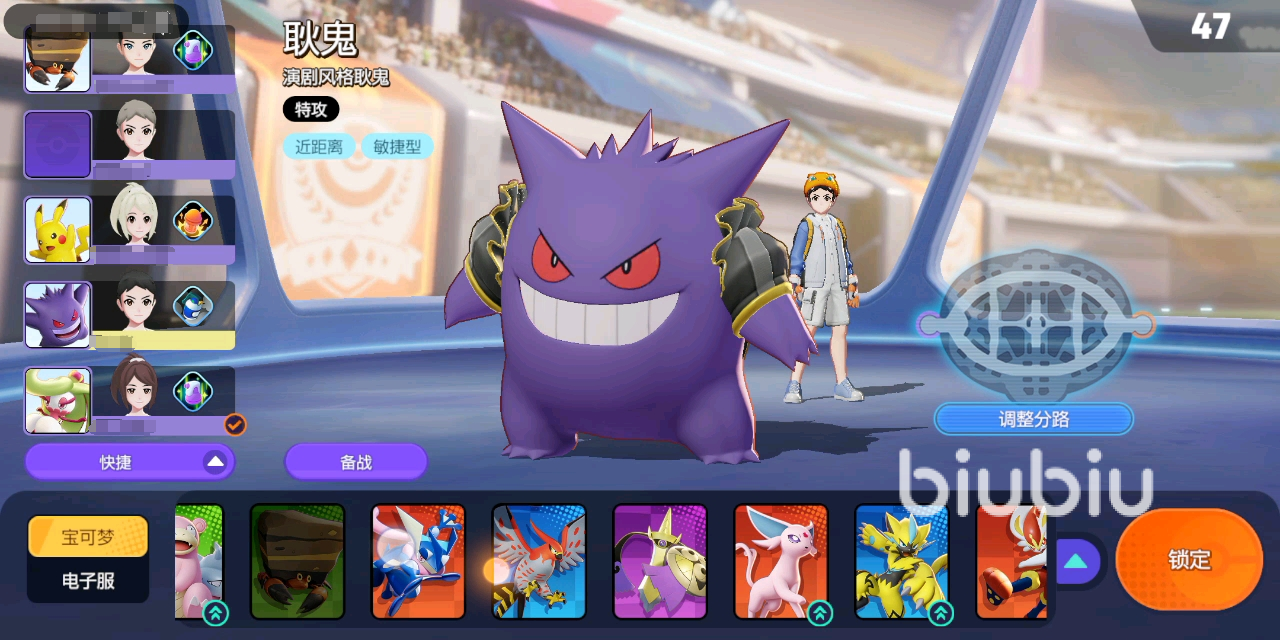Choose the Aegislash card

660,561
